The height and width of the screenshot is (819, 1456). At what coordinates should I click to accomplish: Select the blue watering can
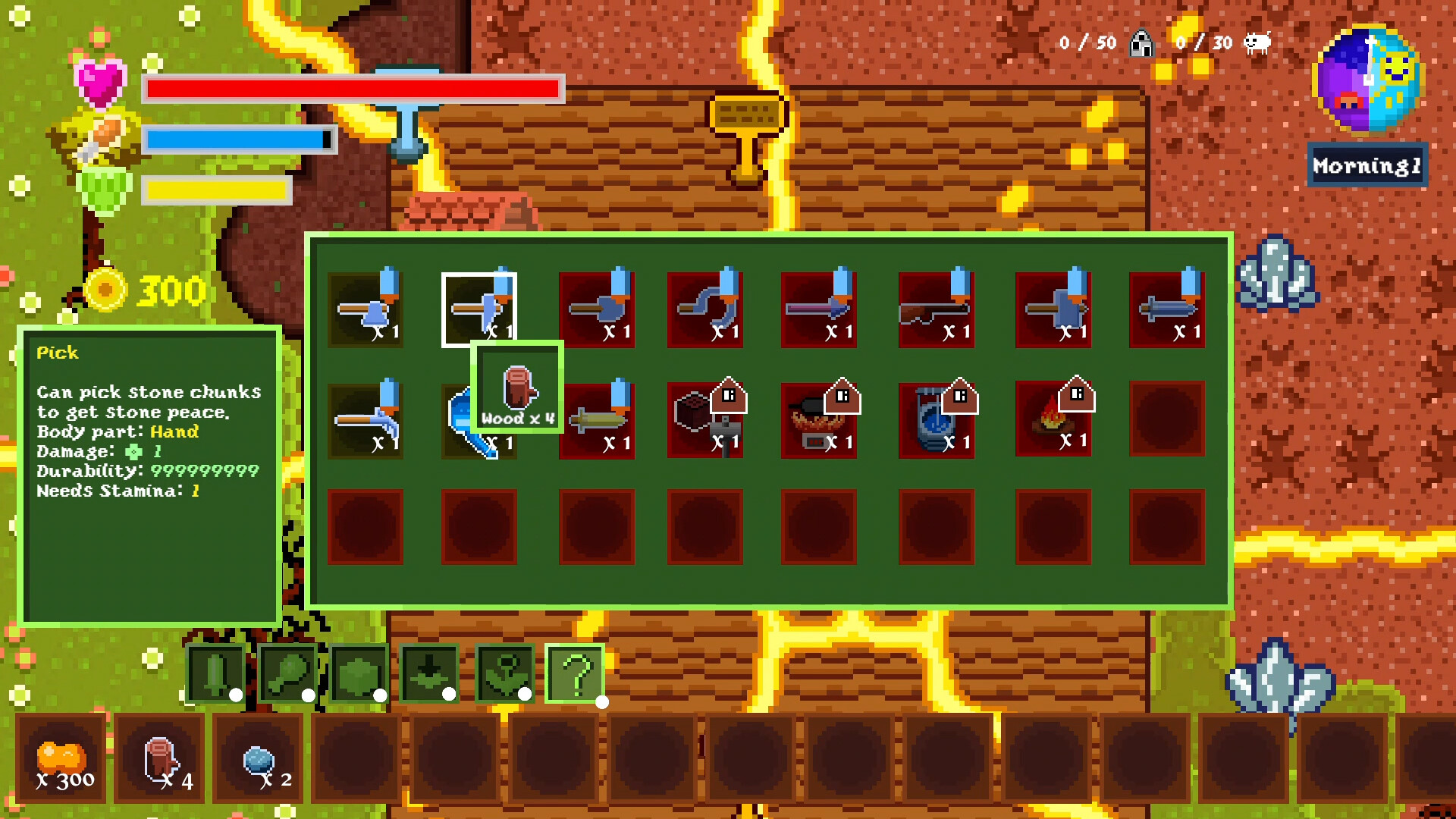[480, 421]
